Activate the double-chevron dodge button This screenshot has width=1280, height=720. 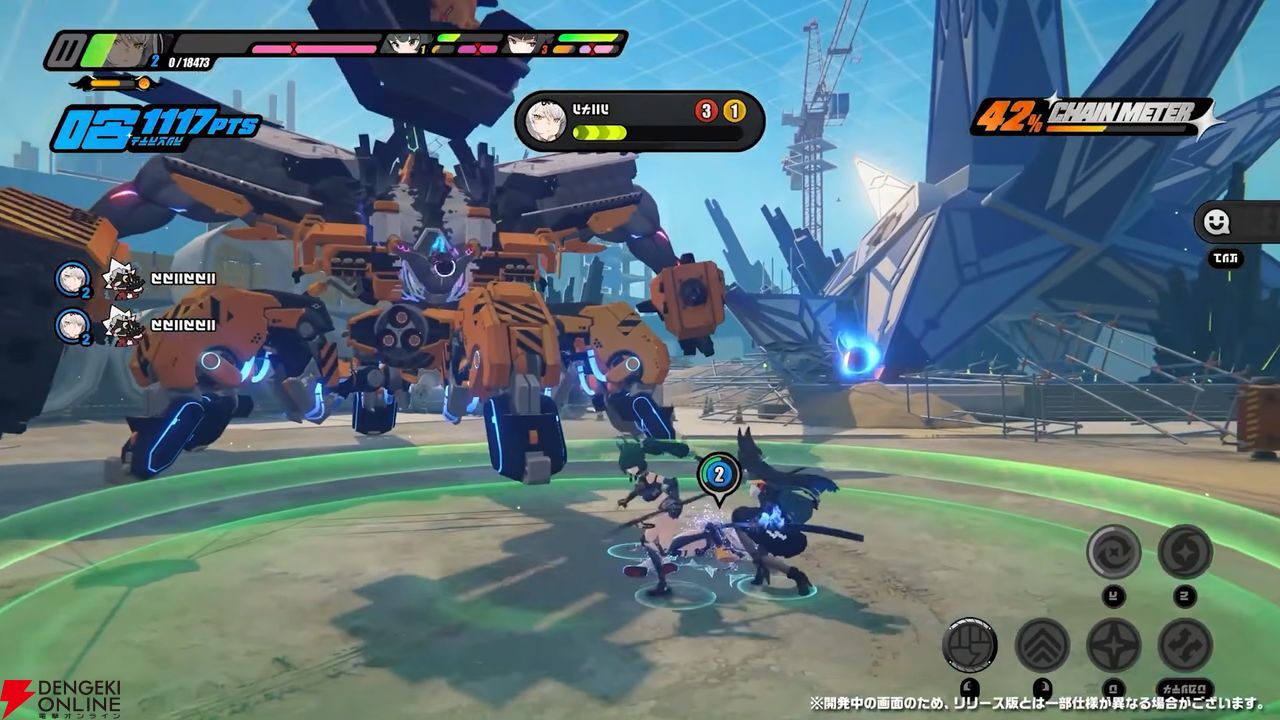1042,645
